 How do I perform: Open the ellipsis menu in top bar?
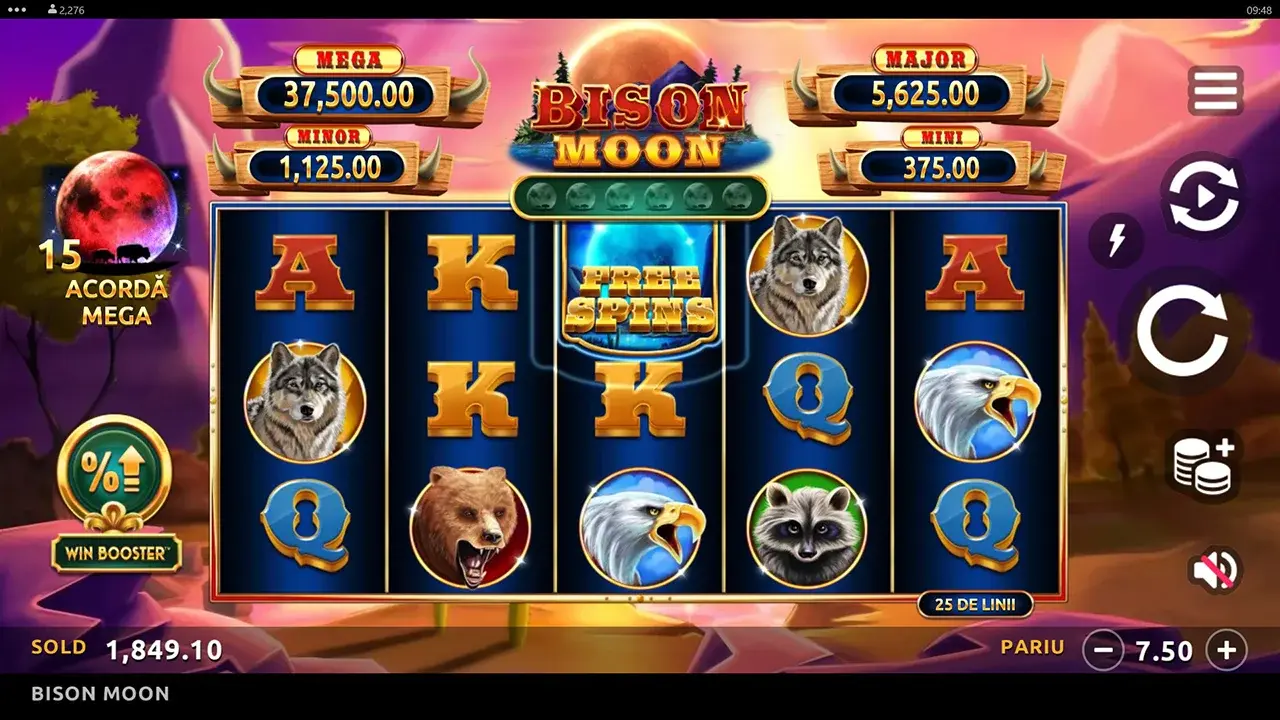point(14,9)
